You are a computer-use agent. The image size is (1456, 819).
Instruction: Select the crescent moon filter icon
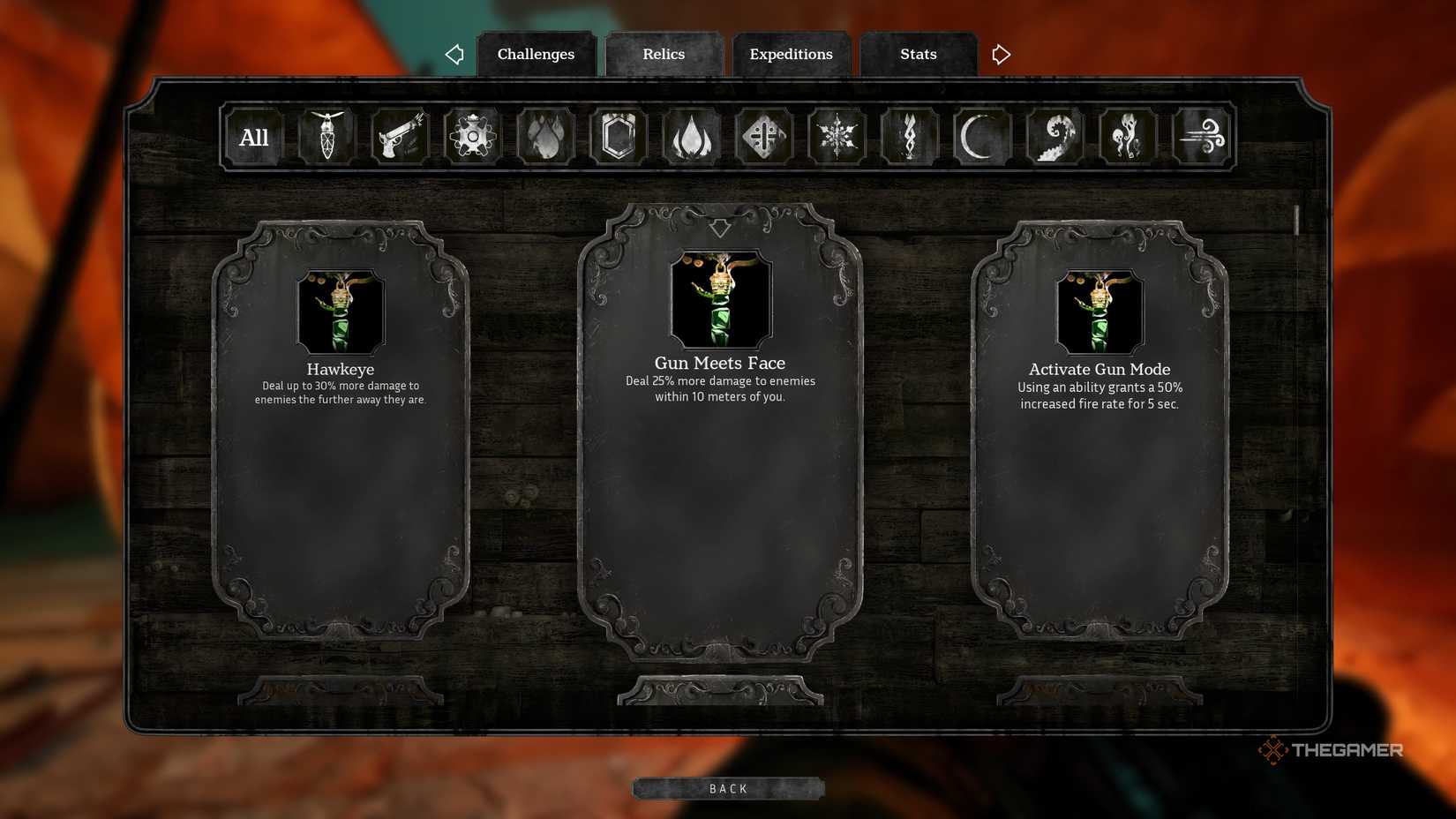pos(982,136)
